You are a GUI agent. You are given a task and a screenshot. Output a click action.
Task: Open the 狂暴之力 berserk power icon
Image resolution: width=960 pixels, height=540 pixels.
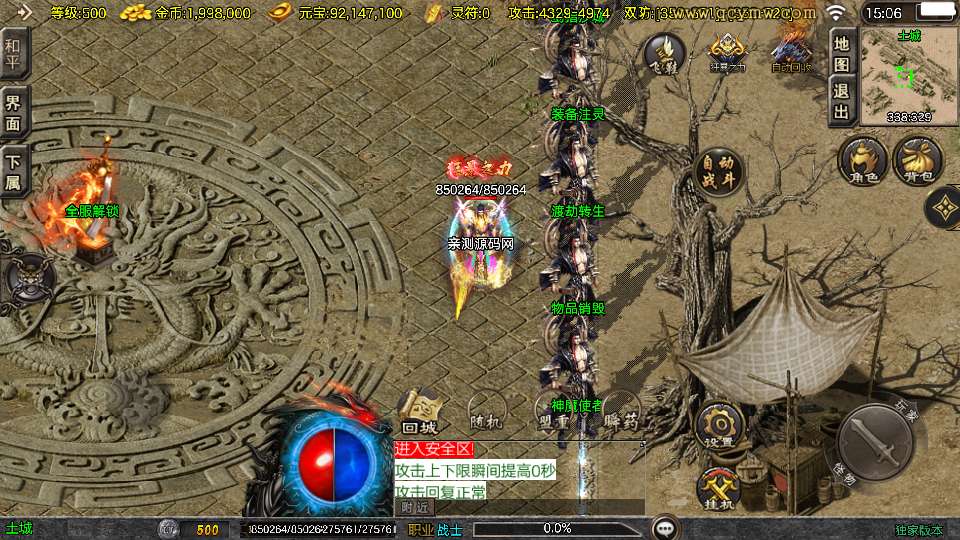pos(727,50)
